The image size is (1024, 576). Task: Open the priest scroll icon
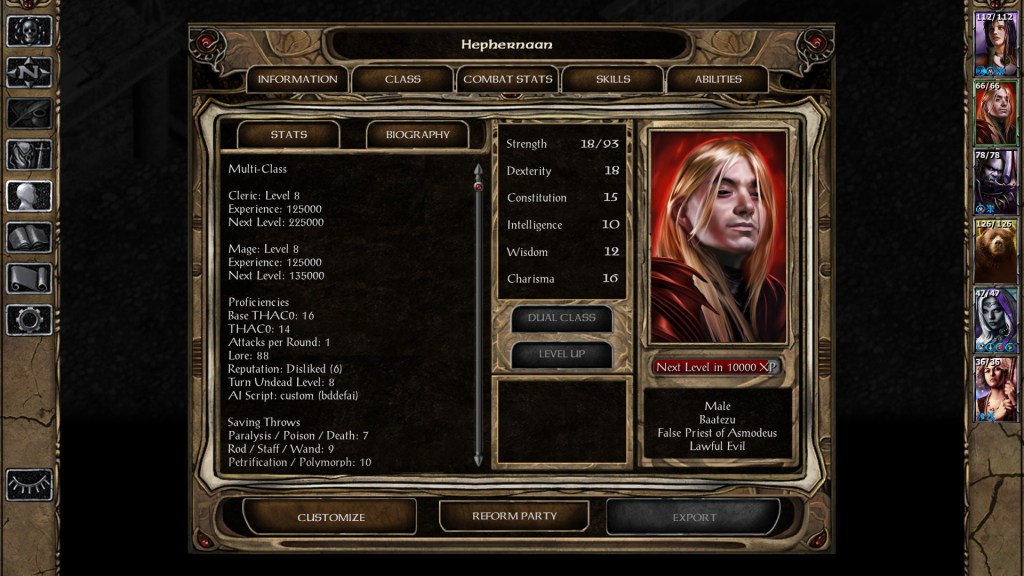[29, 278]
